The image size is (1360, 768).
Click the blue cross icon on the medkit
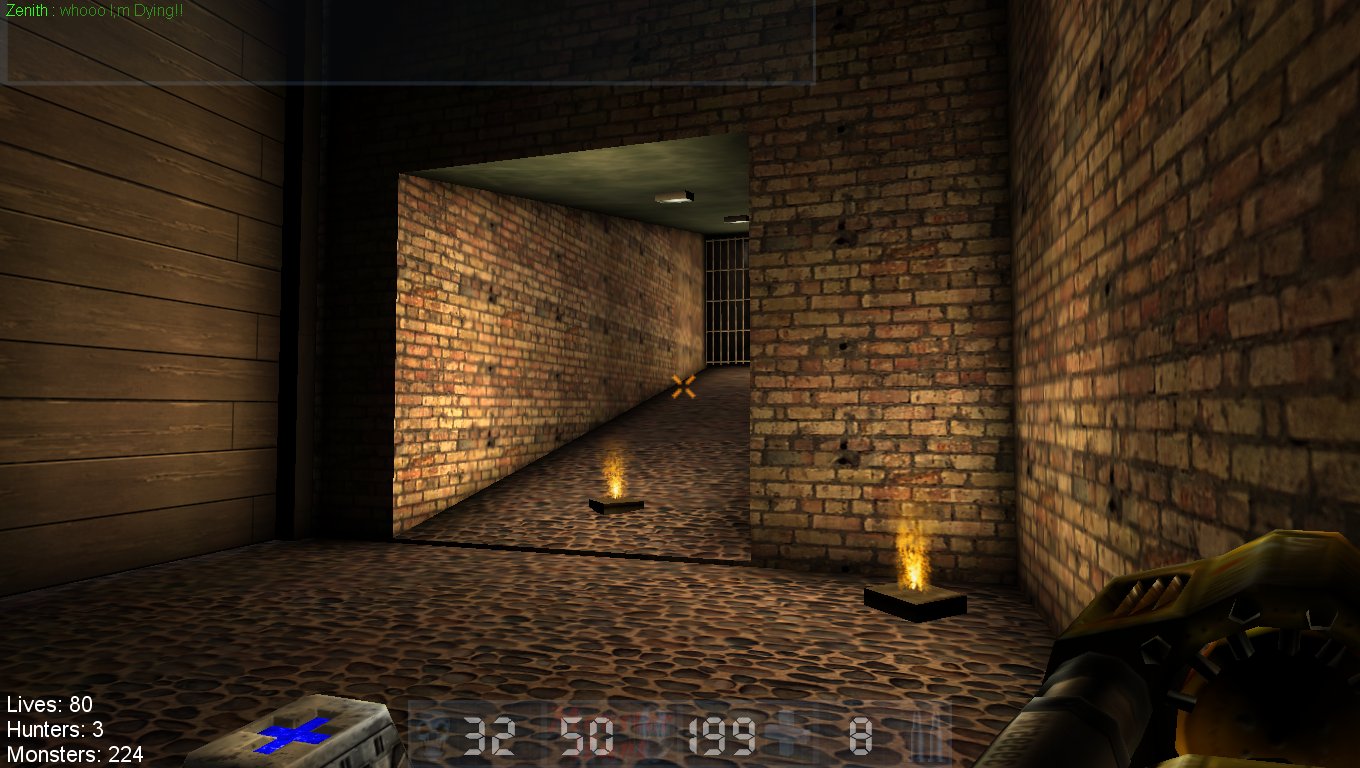pos(291,737)
